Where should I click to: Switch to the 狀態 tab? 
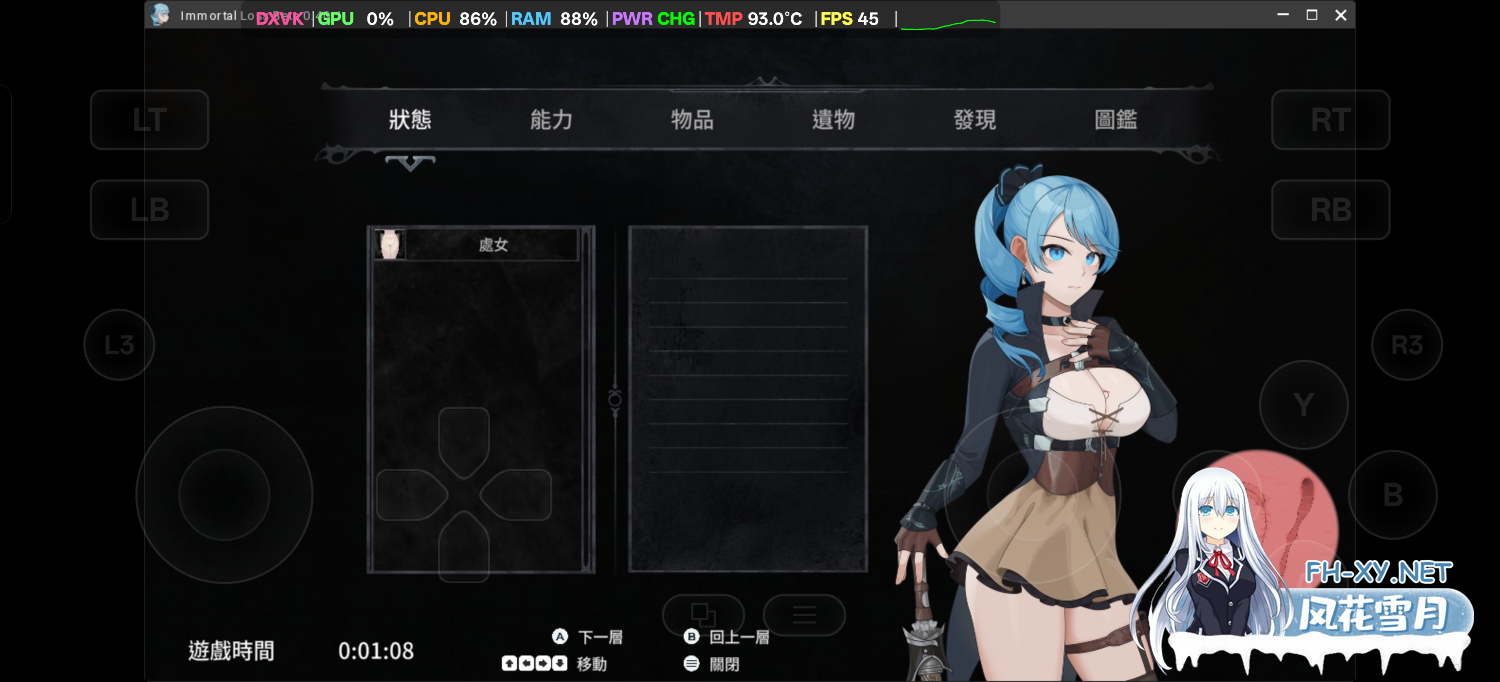click(410, 120)
